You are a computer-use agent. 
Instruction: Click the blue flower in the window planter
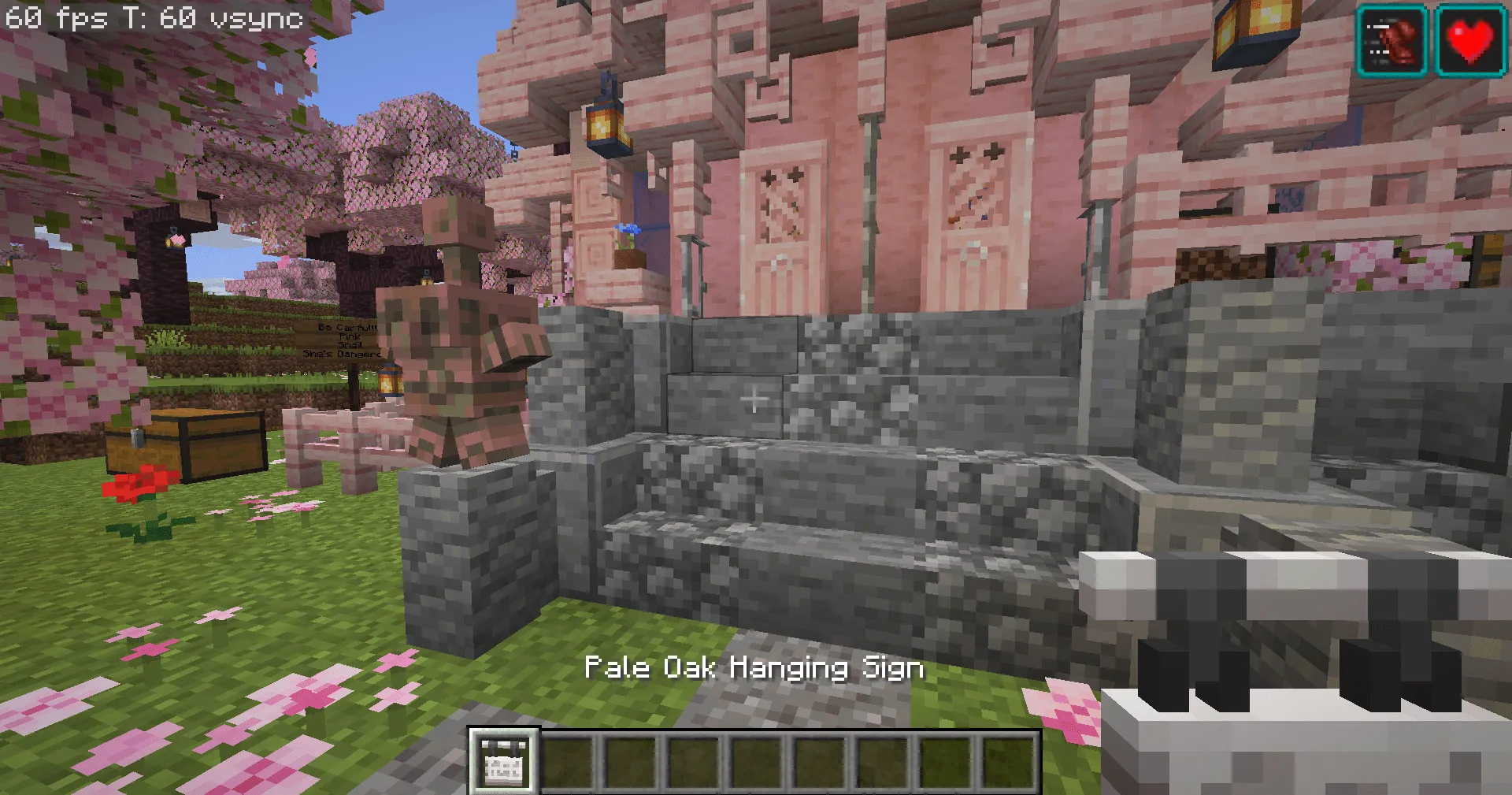pyautogui.click(x=627, y=230)
